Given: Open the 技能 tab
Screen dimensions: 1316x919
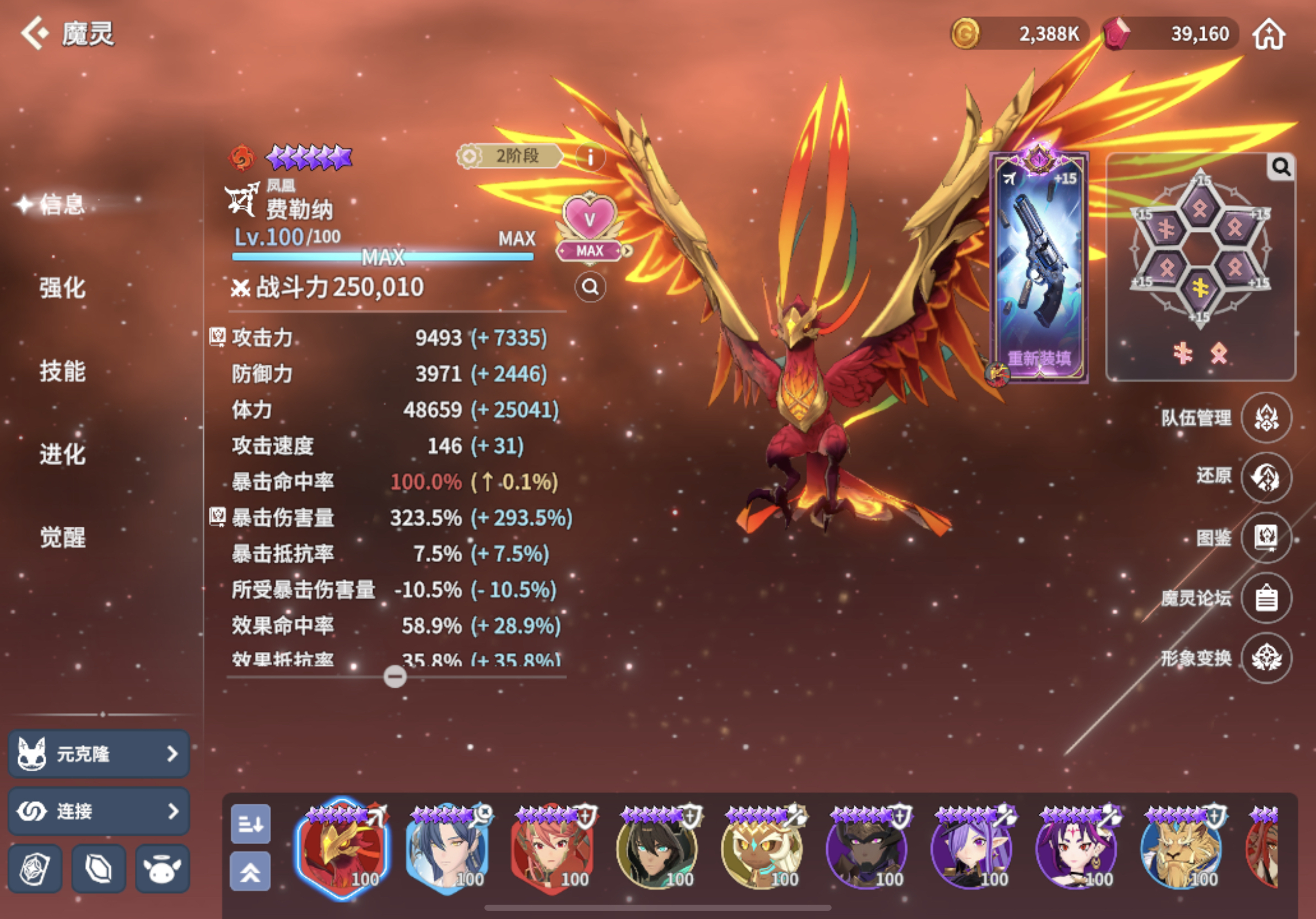Looking at the screenshot, I should coord(62,371).
